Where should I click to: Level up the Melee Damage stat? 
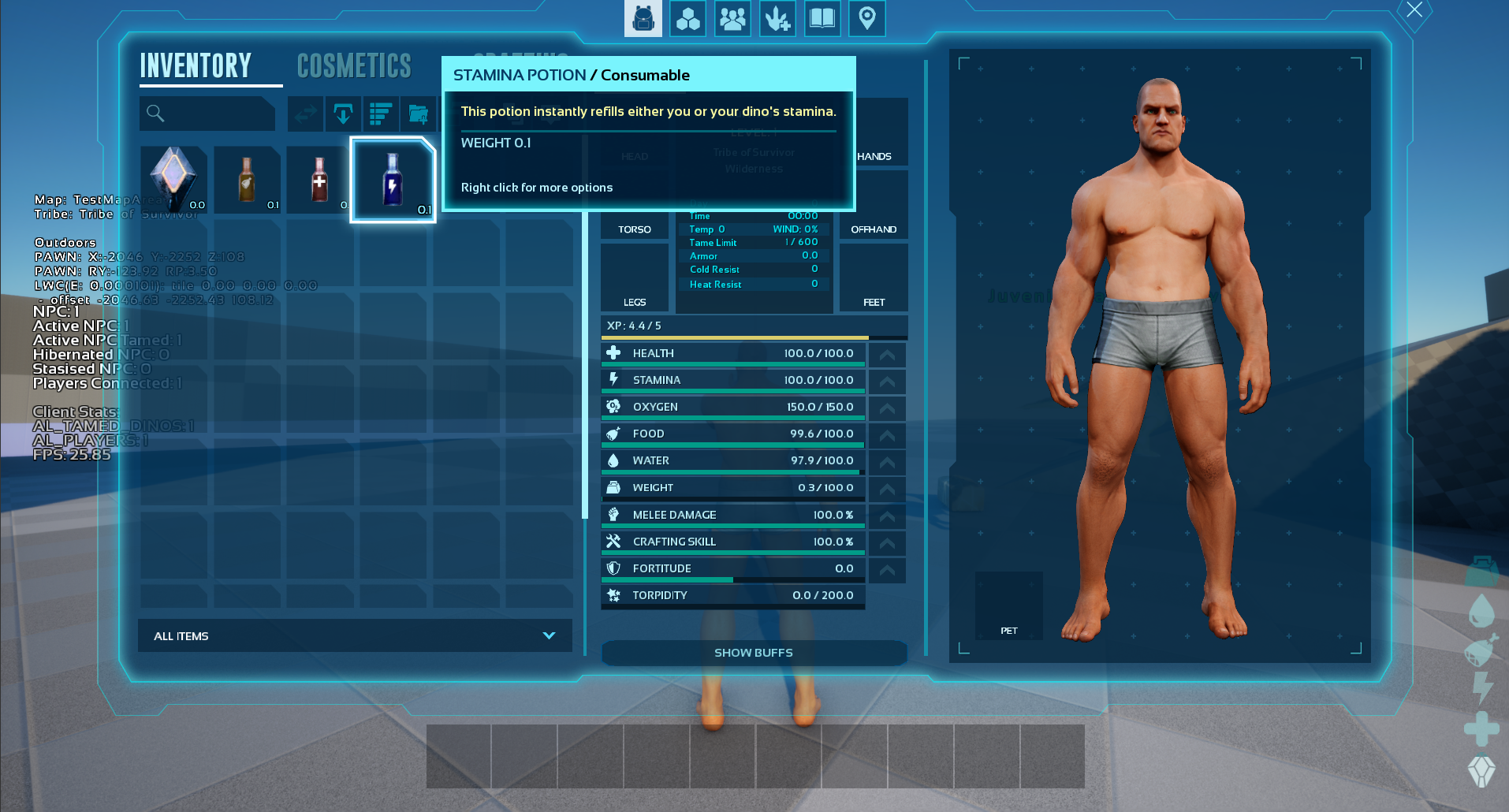[x=887, y=516]
